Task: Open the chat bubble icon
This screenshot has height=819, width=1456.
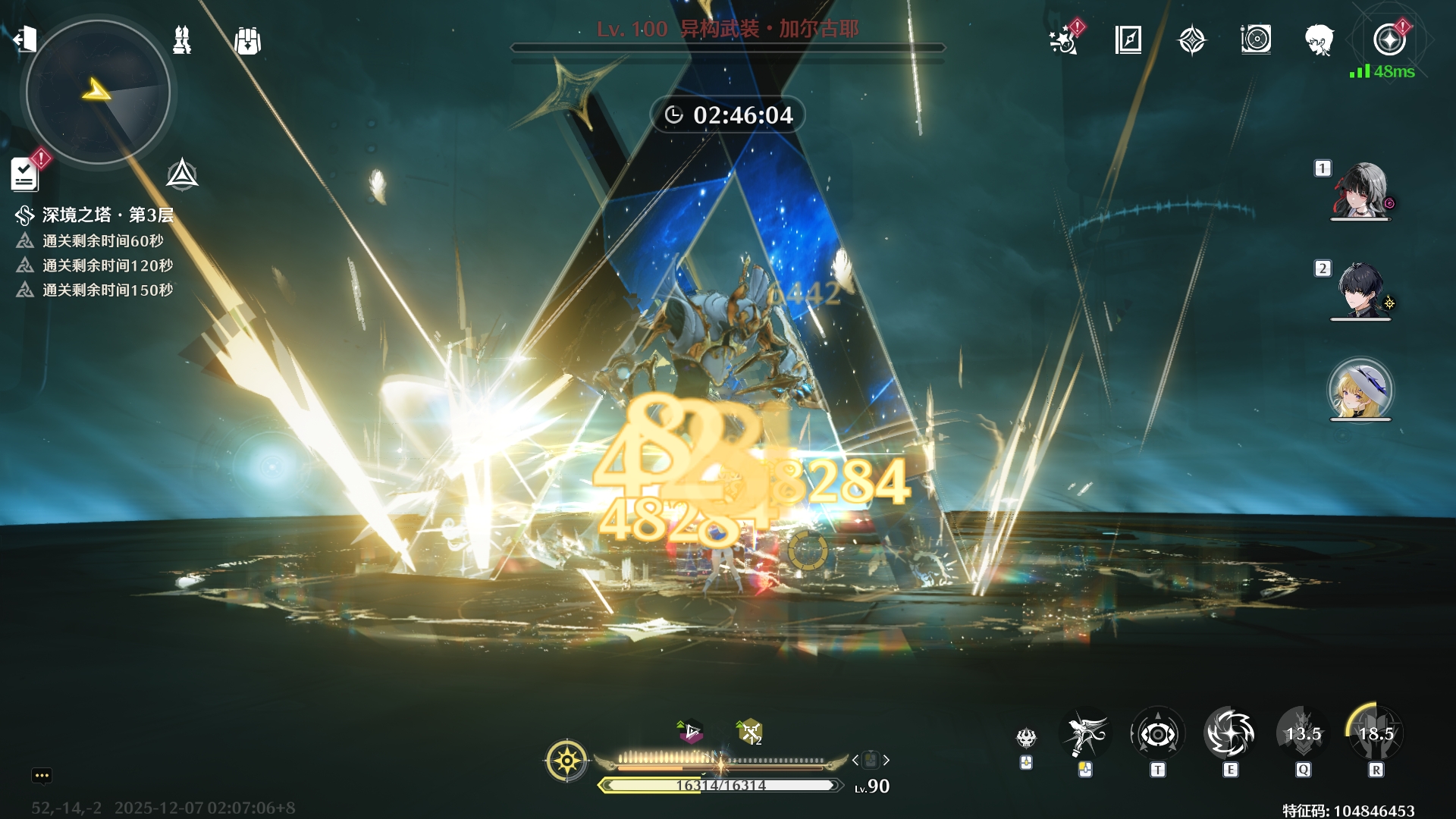Action: point(42,775)
